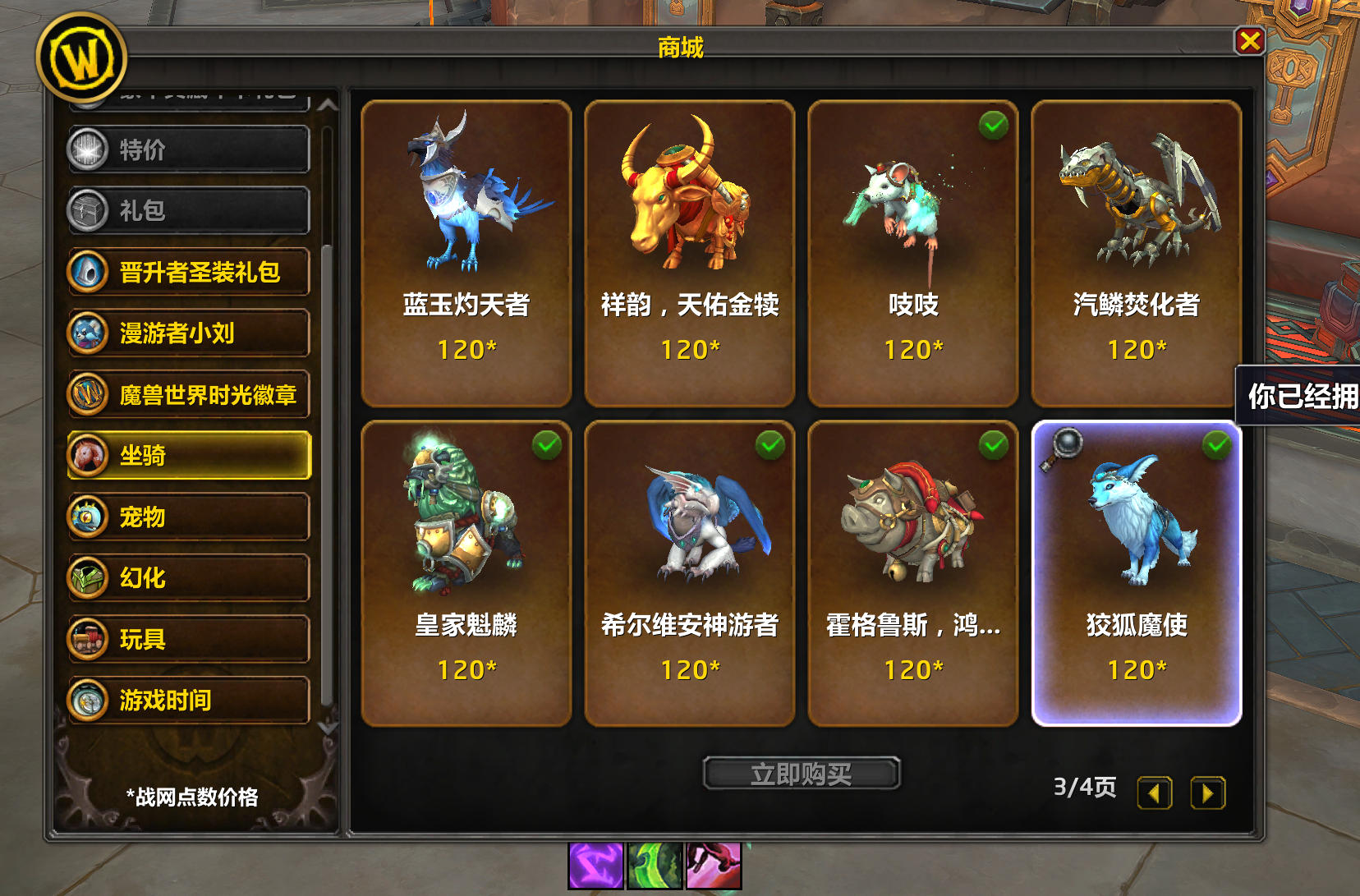The width and height of the screenshot is (1360, 896).
Task: Go to previous page with left arrow
Action: tap(1155, 793)
